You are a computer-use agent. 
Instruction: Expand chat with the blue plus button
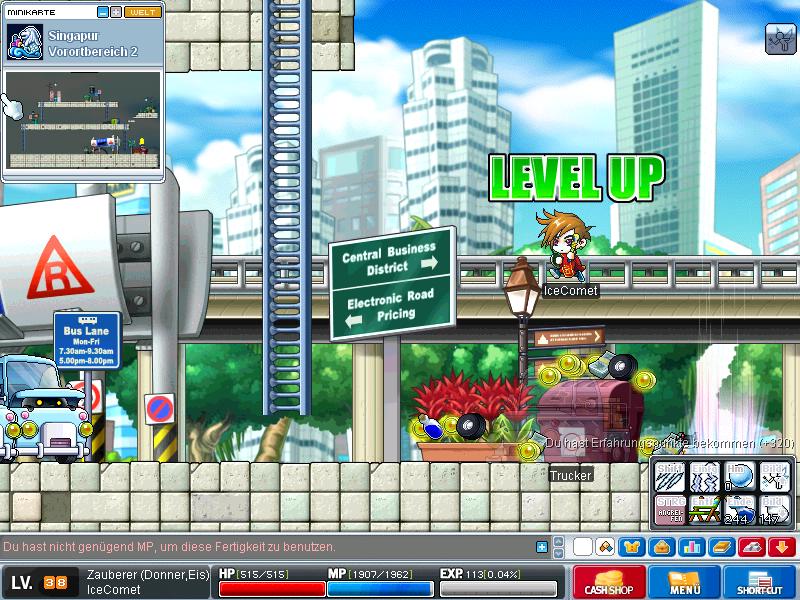tap(542, 547)
